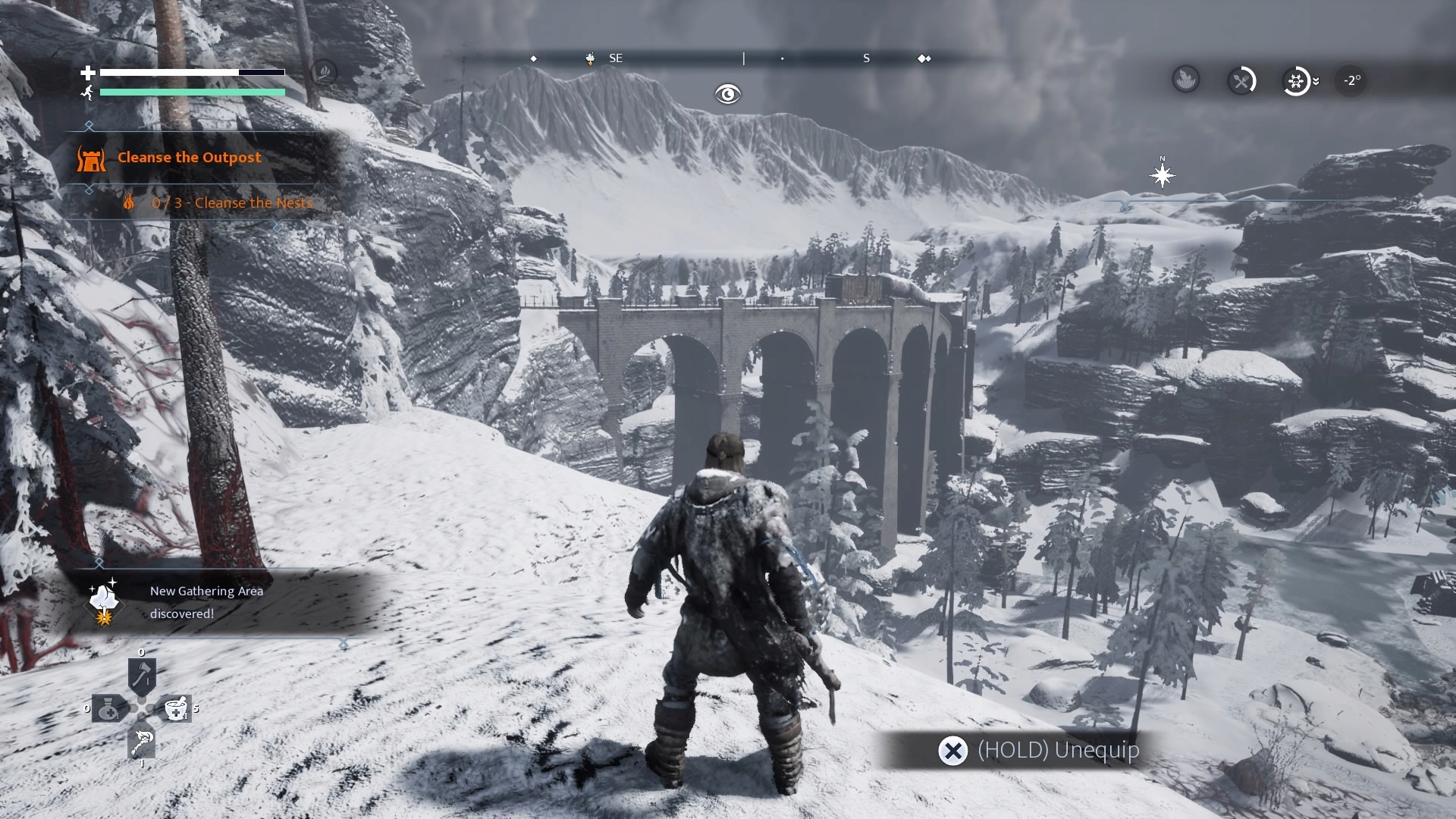Click the outpost tower quest icon
Viewport: 1456px width, 819px height.
pyautogui.click(x=91, y=158)
